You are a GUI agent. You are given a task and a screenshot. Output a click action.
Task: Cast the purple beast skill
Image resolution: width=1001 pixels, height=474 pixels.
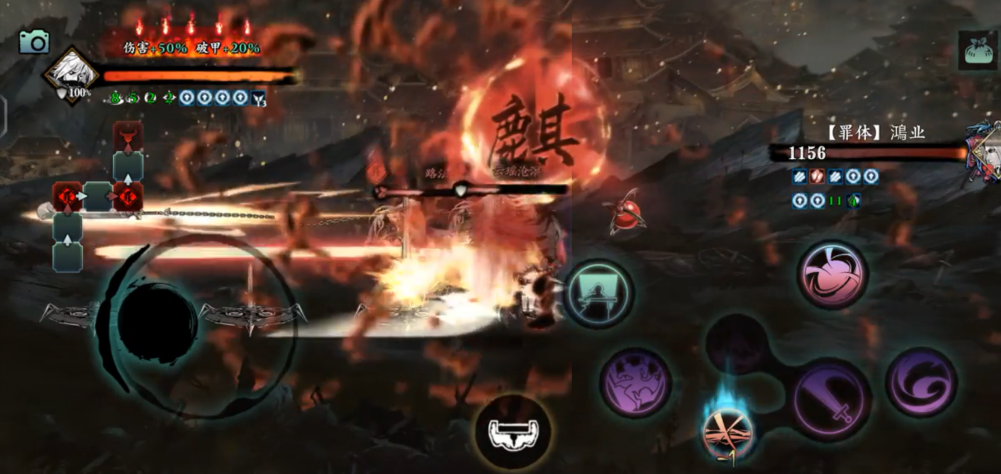tap(636, 381)
